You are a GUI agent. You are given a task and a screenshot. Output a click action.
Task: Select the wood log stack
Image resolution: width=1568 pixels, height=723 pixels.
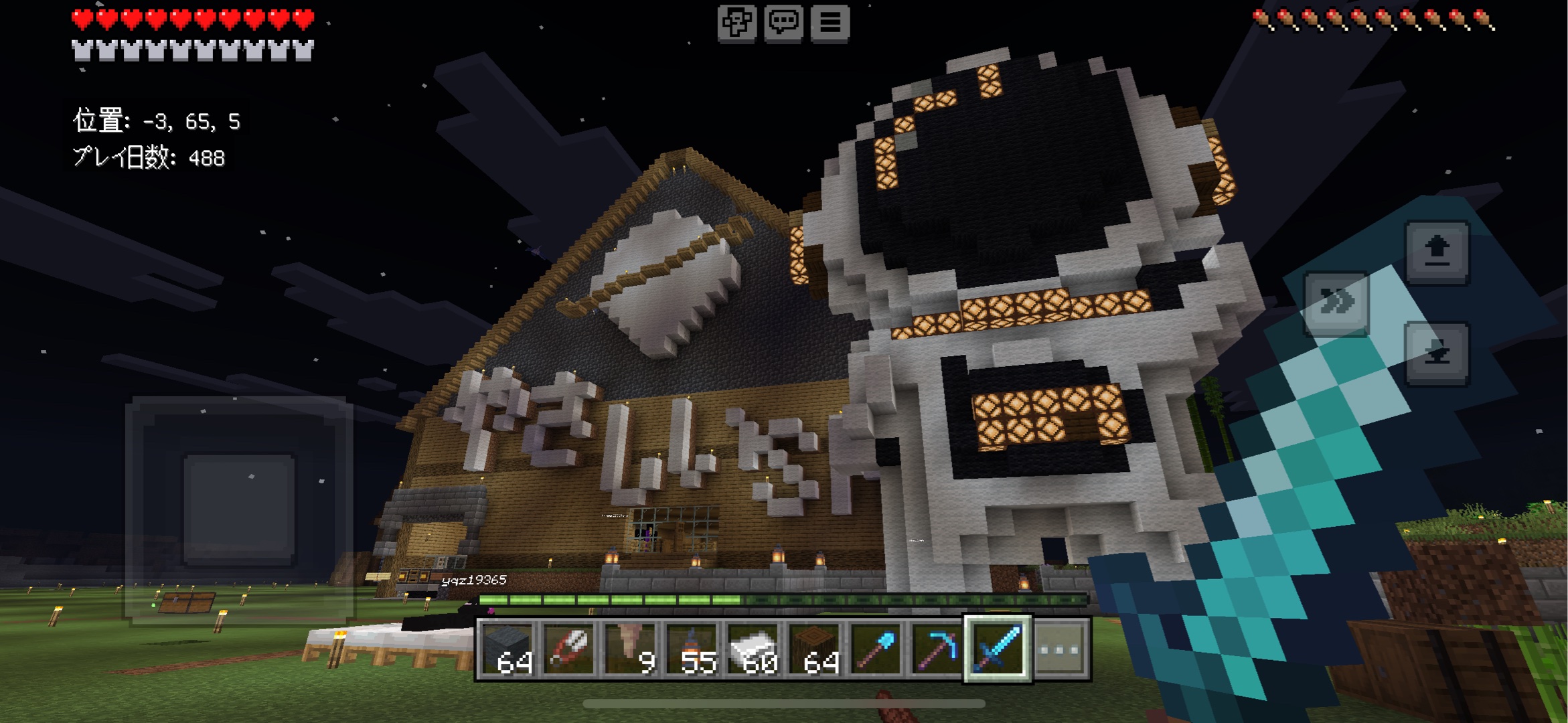pos(814,648)
